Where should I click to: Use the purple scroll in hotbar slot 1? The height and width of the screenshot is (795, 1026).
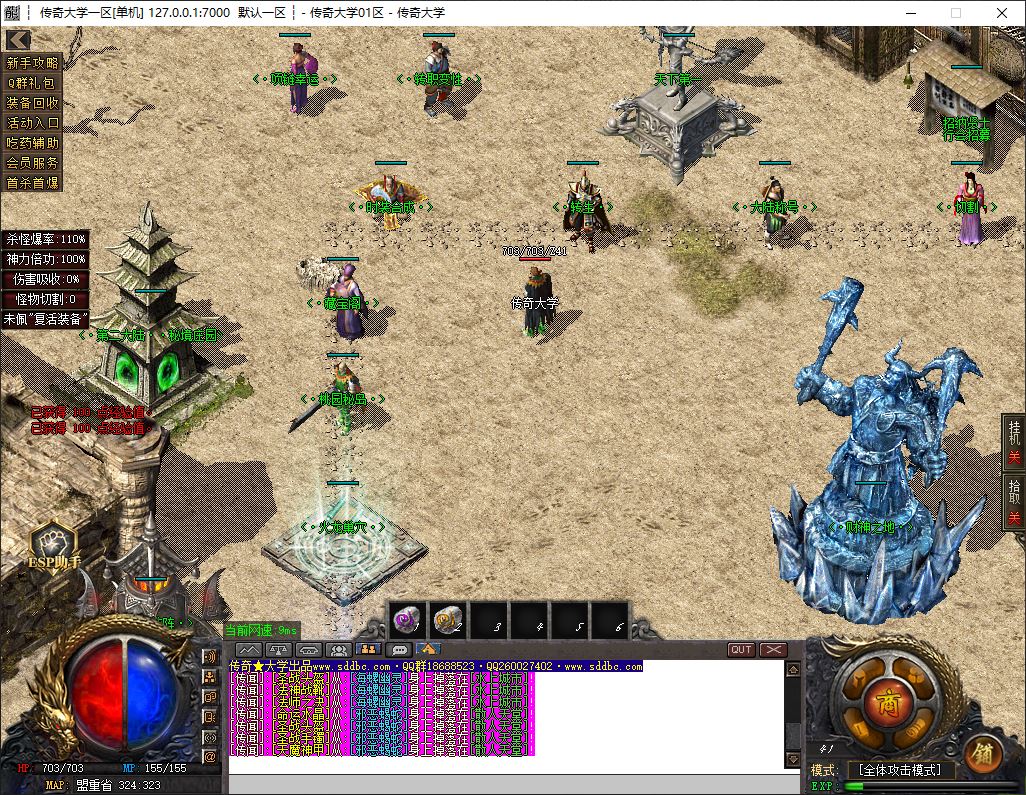(x=407, y=622)
